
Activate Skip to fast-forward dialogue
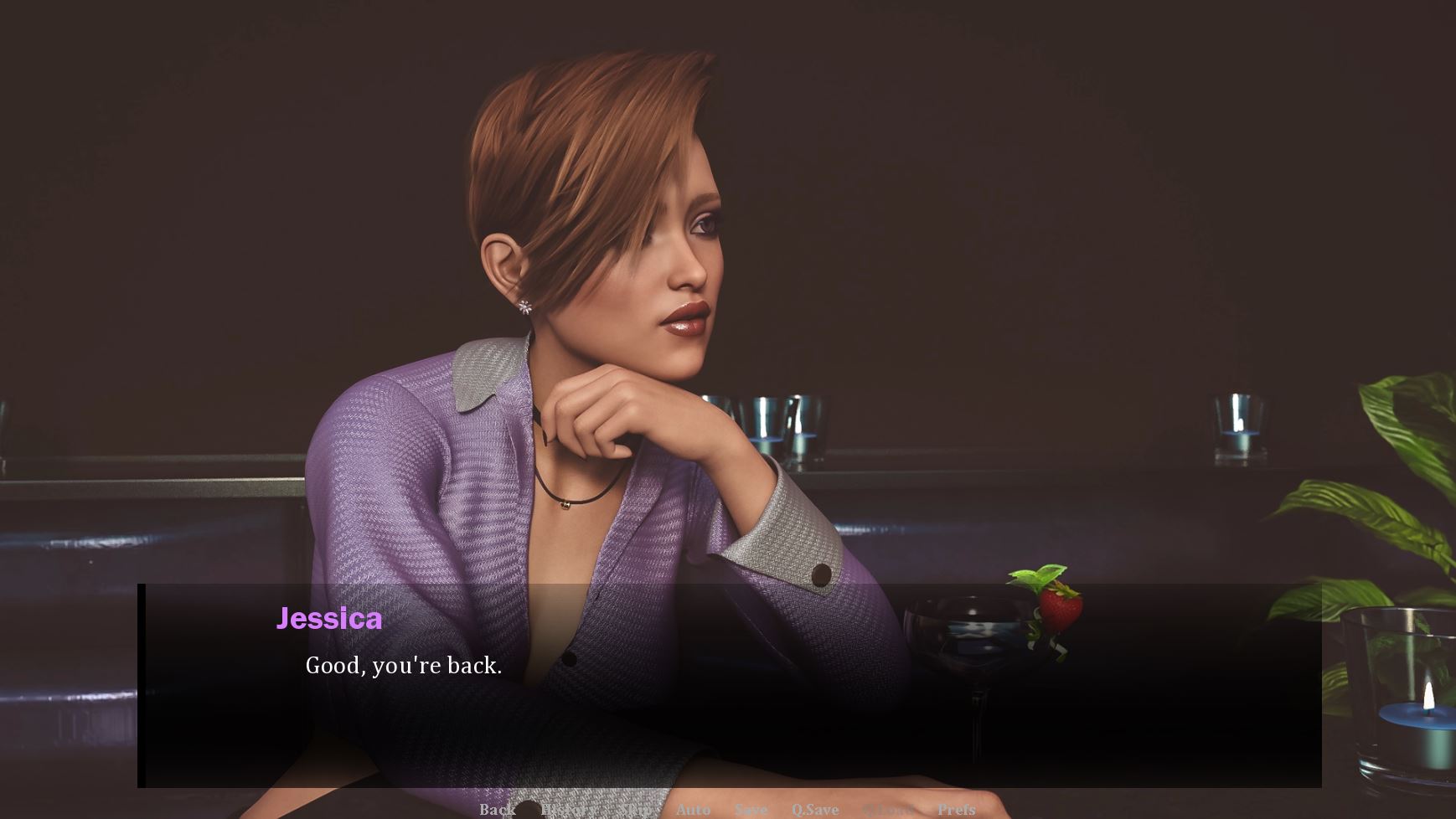point(638,809)
